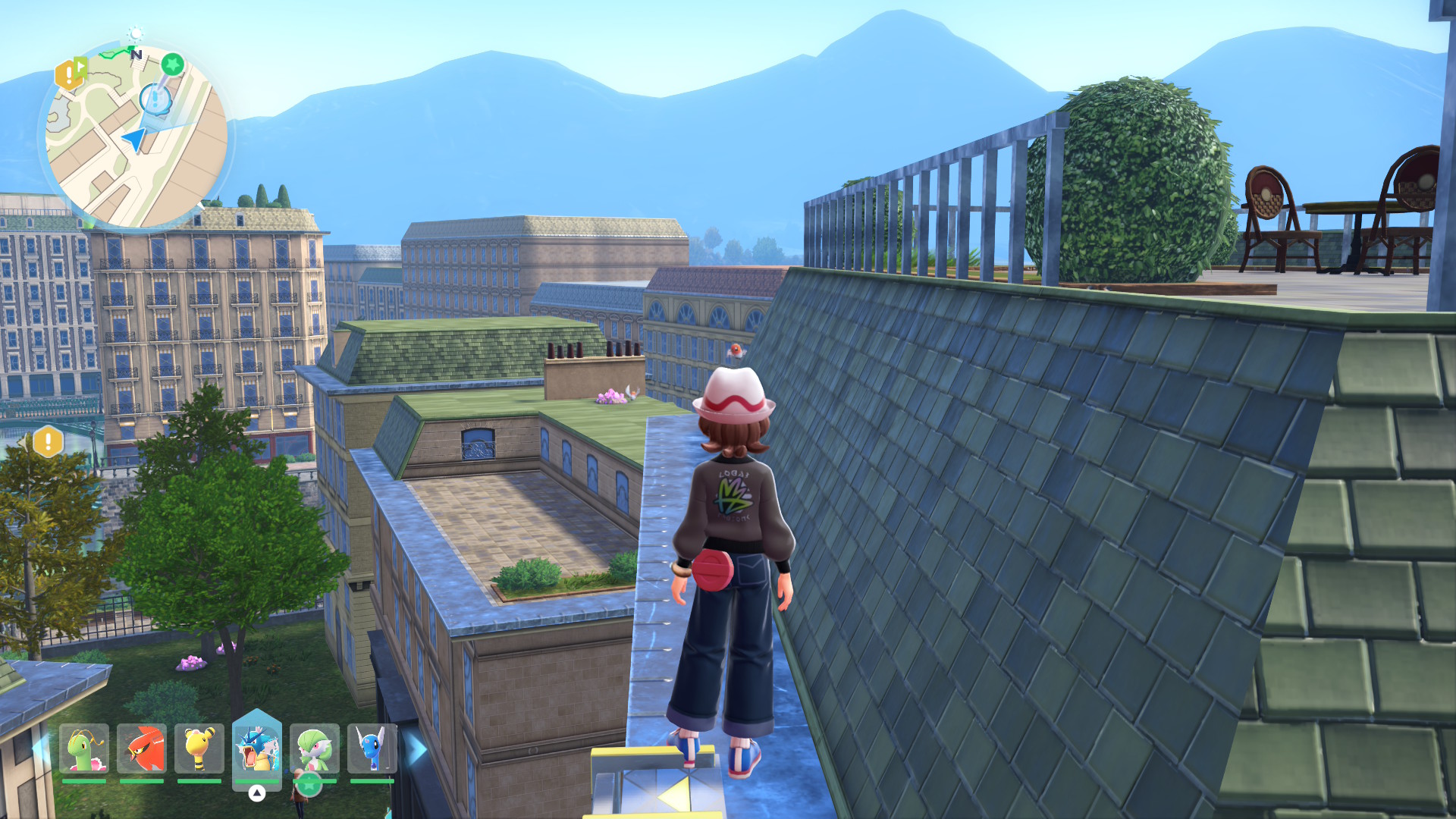
Task: Select Meganium in the party bar
Action: tap(84, 748)
